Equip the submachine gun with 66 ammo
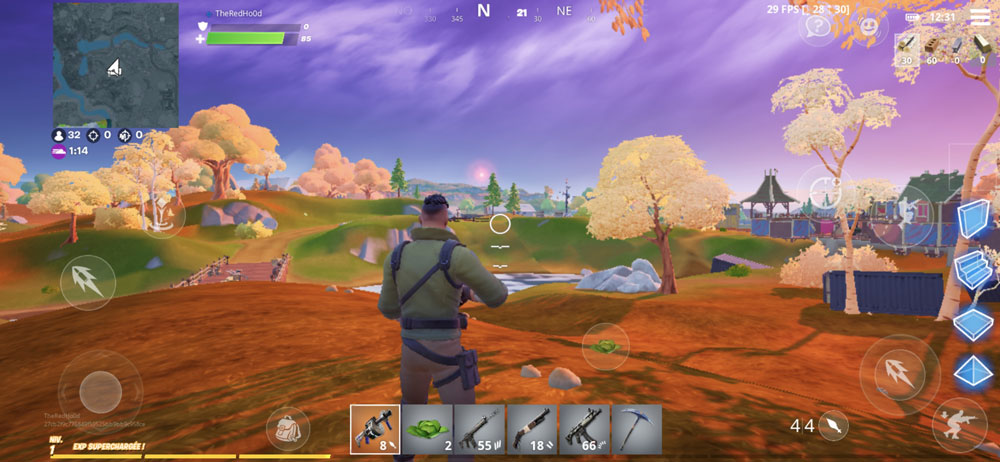 (x=583, y=429)
